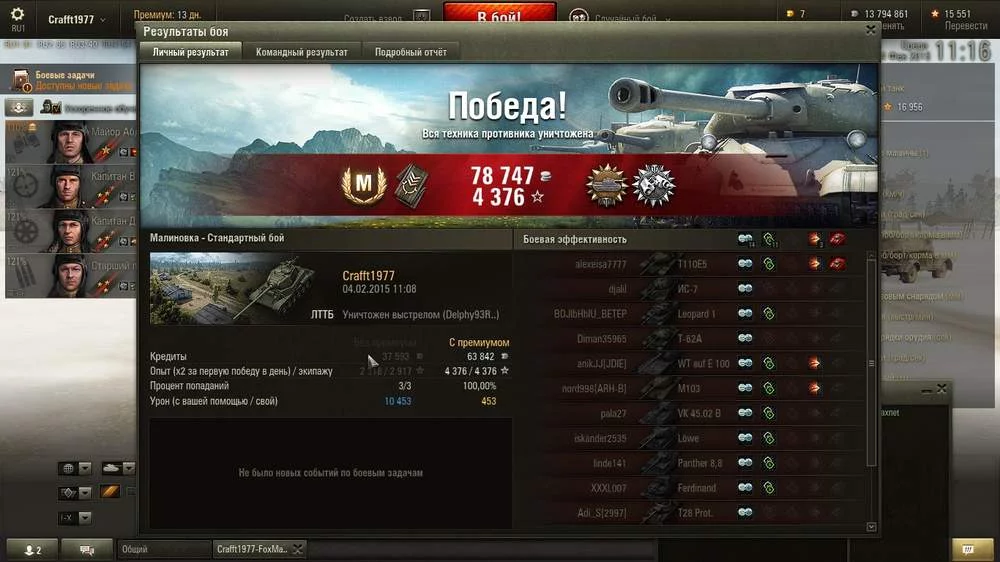Click the Ferdinand row of XXXL007
Image resolution: width=1000 pixels, height=562 pixels.
click(690, 488)
